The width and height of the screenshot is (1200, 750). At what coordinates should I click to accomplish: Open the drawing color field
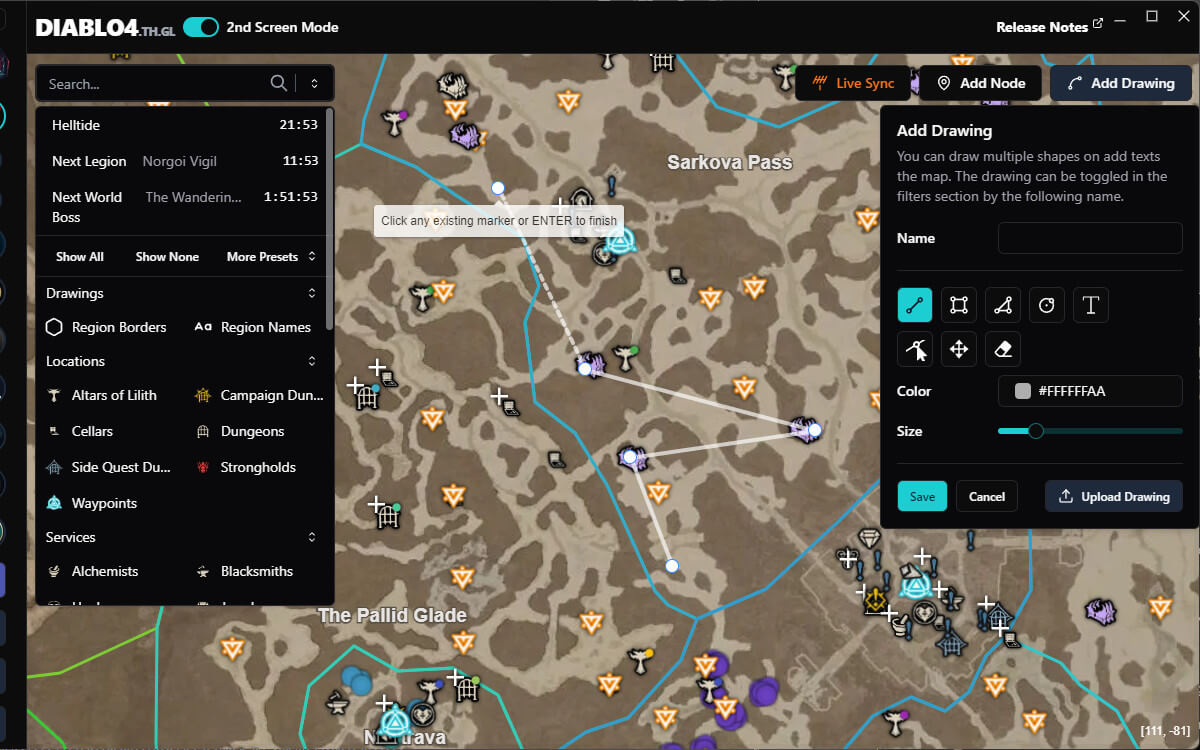[x=1090, y=391]
